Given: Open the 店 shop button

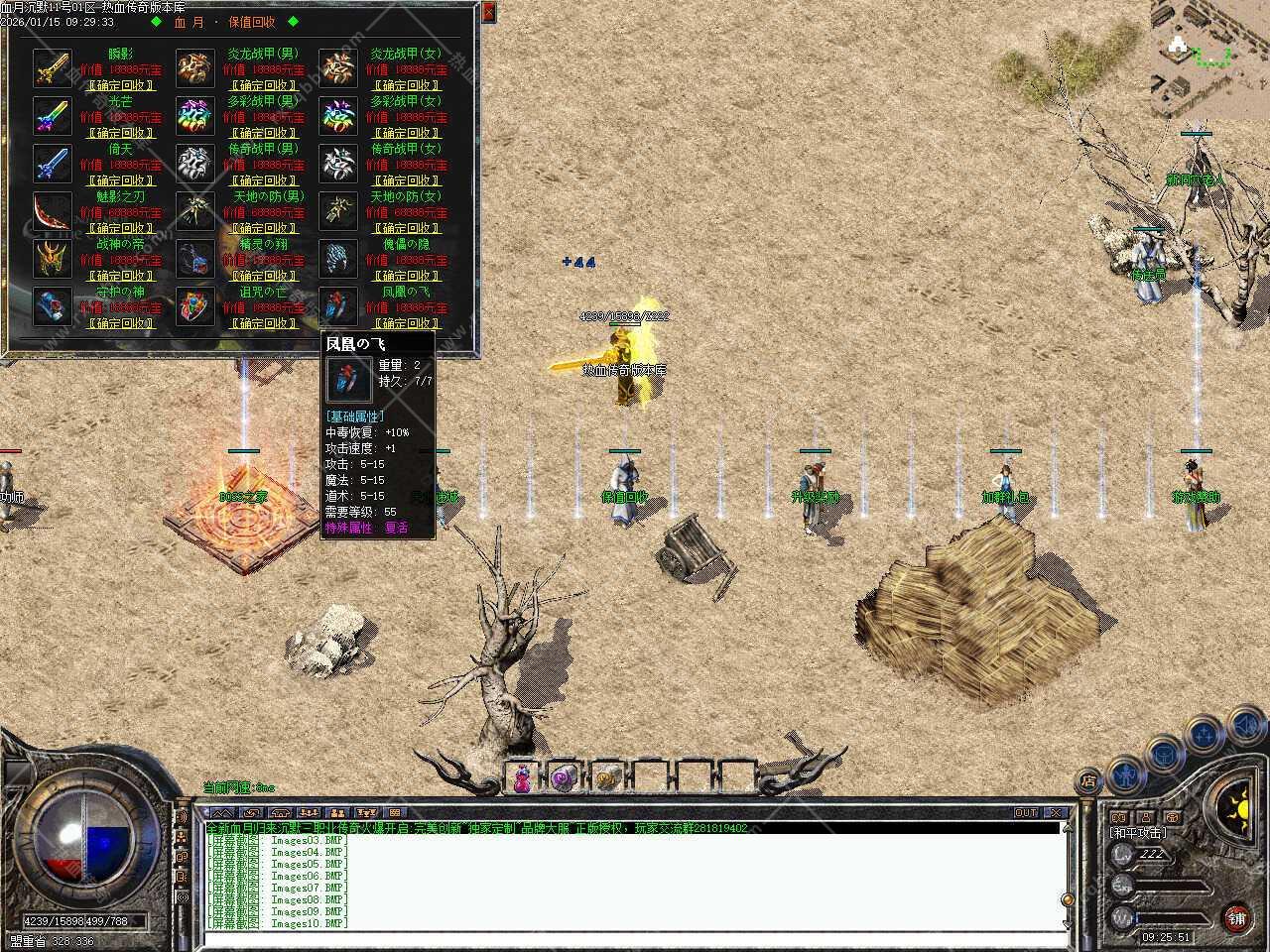Looking at the screenshot, I should (1088, 779).
